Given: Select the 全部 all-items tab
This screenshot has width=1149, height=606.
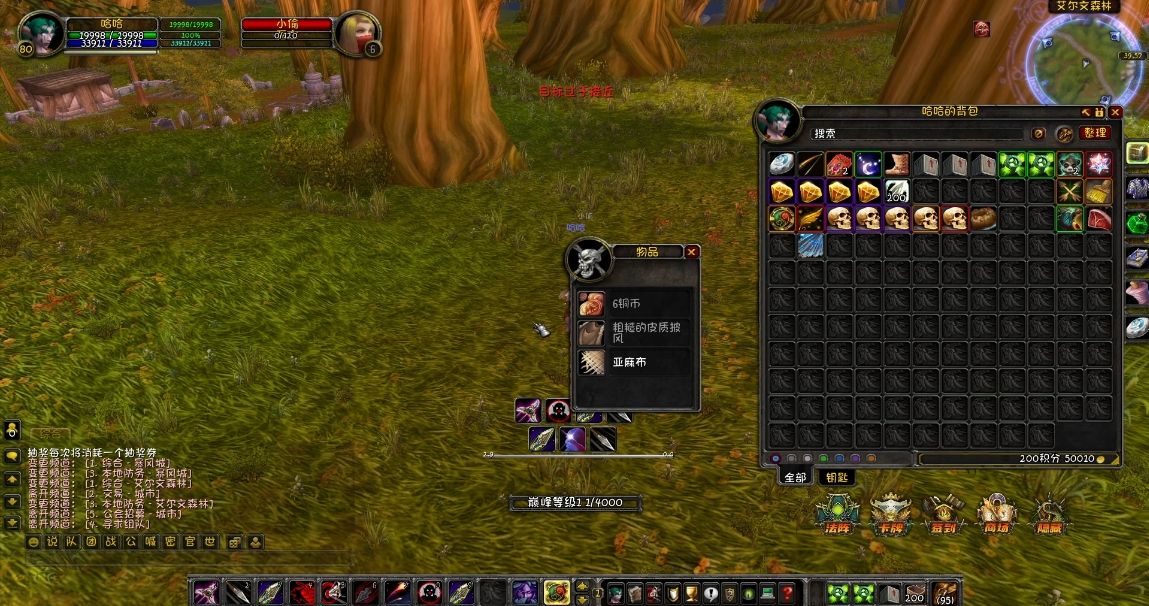Looking at the screenshot, I should [x=795, y=478].
